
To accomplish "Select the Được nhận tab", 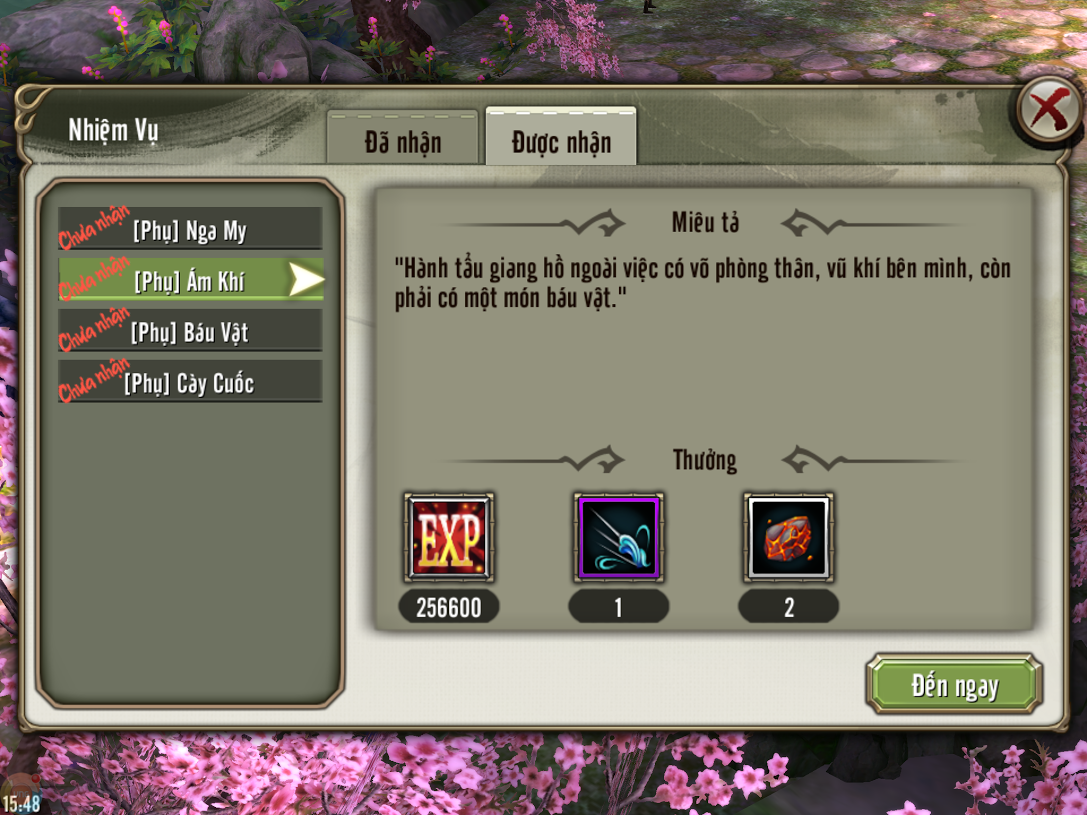I will (561, 142).
